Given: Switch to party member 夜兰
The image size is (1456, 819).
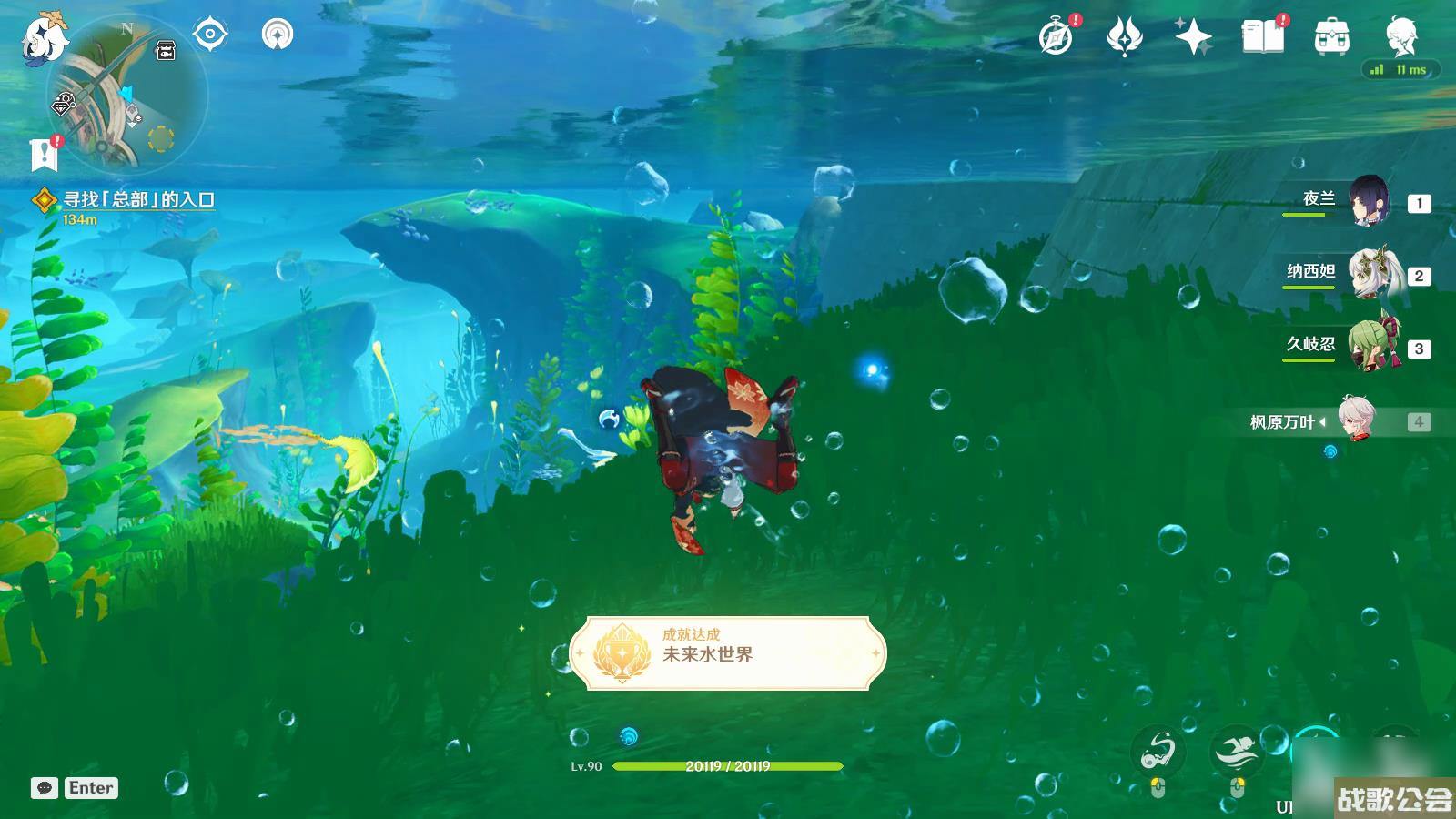Looking at the screenshot, I should [x=1368, y=201].
